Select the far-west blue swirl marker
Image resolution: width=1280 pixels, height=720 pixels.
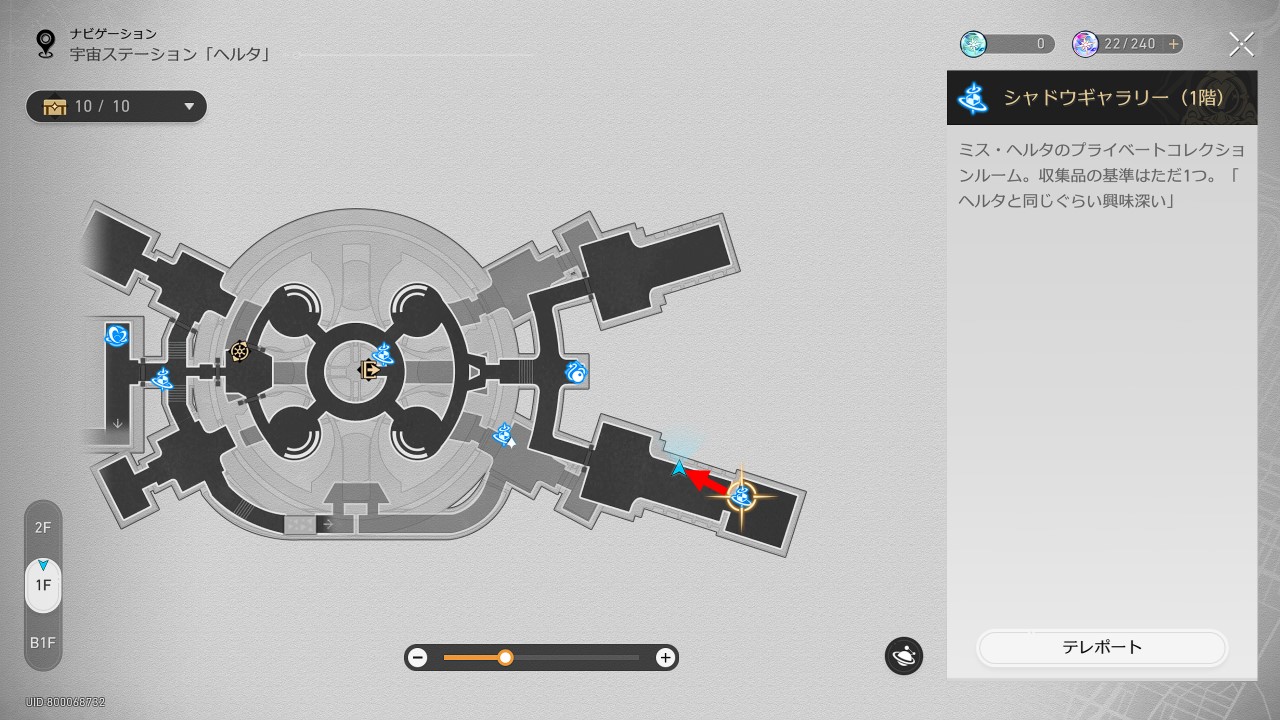tap(116, 335)
